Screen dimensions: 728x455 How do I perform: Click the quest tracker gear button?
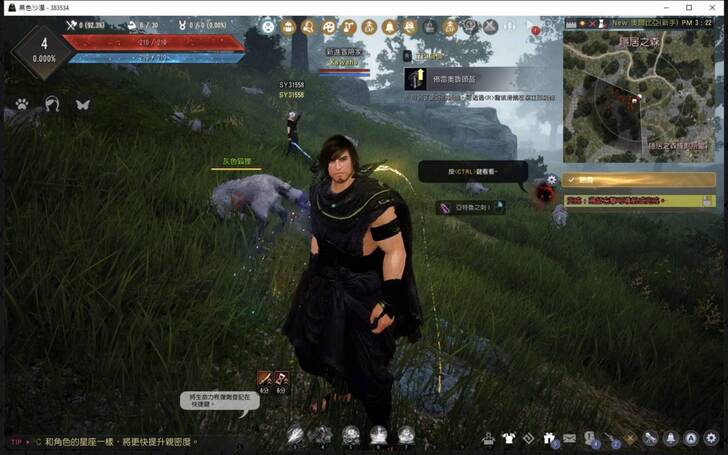point(551,180)
